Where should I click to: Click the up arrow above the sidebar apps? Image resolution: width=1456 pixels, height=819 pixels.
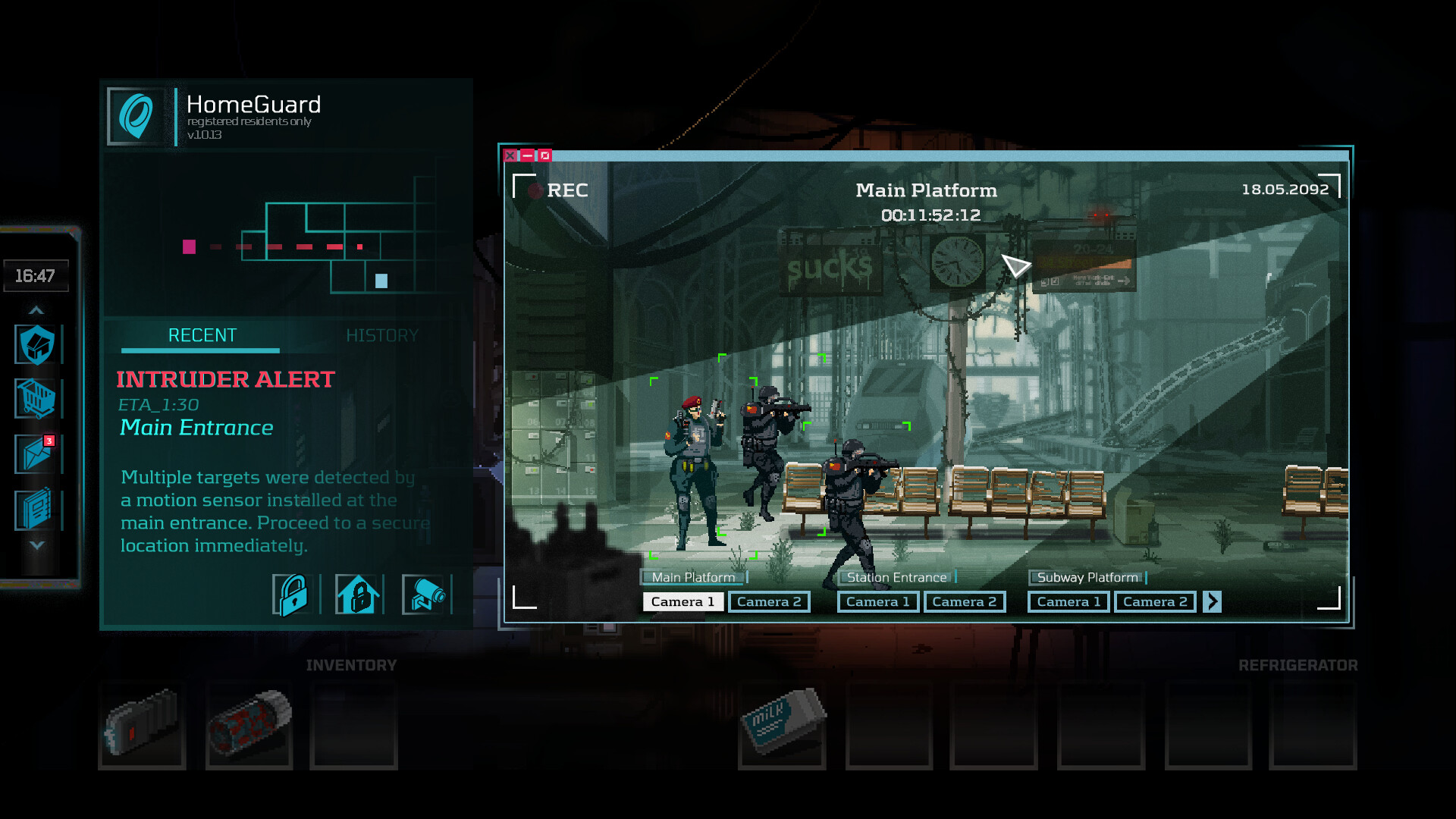tap(36, 309)
